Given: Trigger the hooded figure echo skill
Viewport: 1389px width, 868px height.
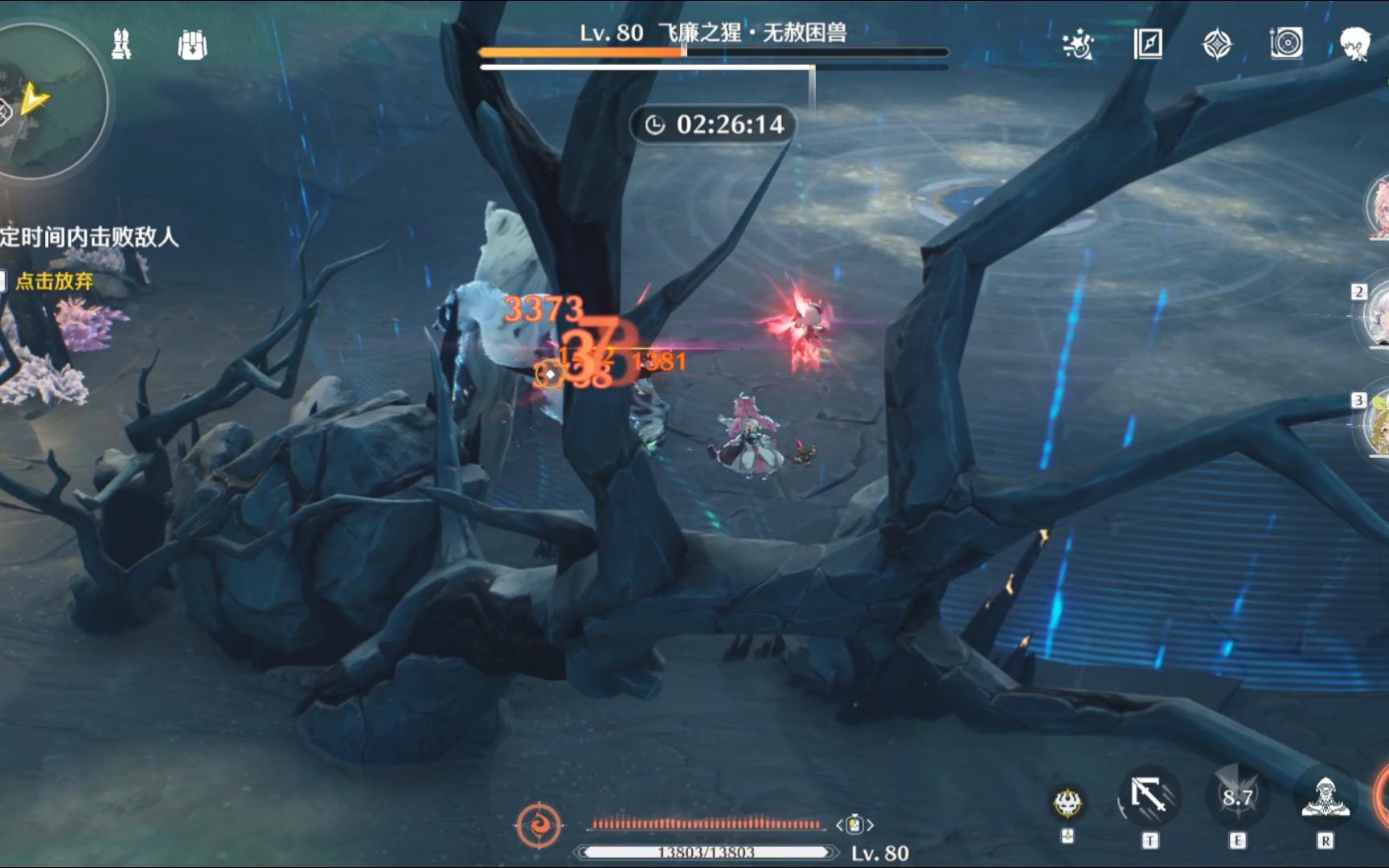Looking at the screenshot, I should point(1325,797).
